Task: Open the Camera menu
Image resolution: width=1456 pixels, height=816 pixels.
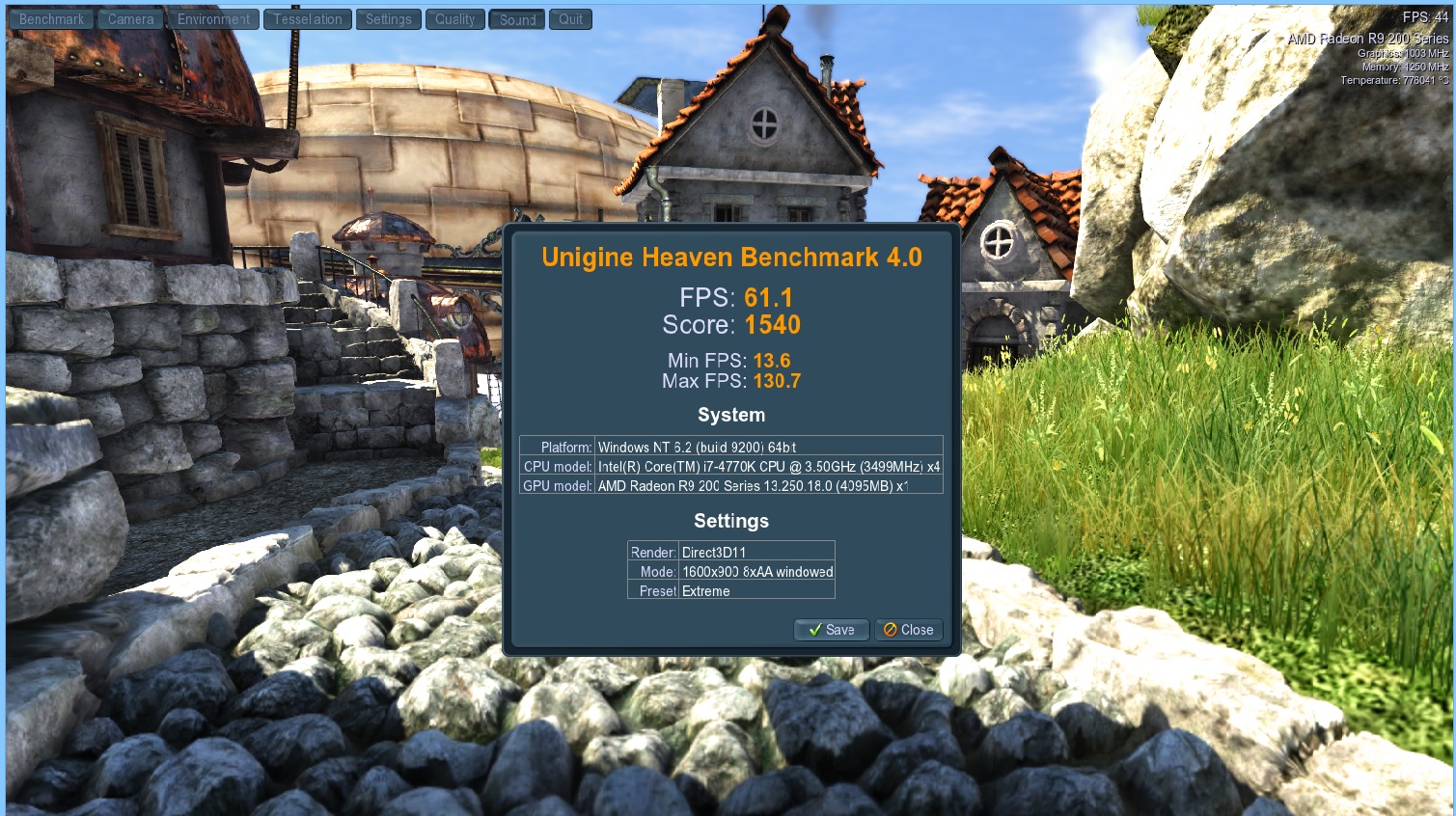Action: 129,18
